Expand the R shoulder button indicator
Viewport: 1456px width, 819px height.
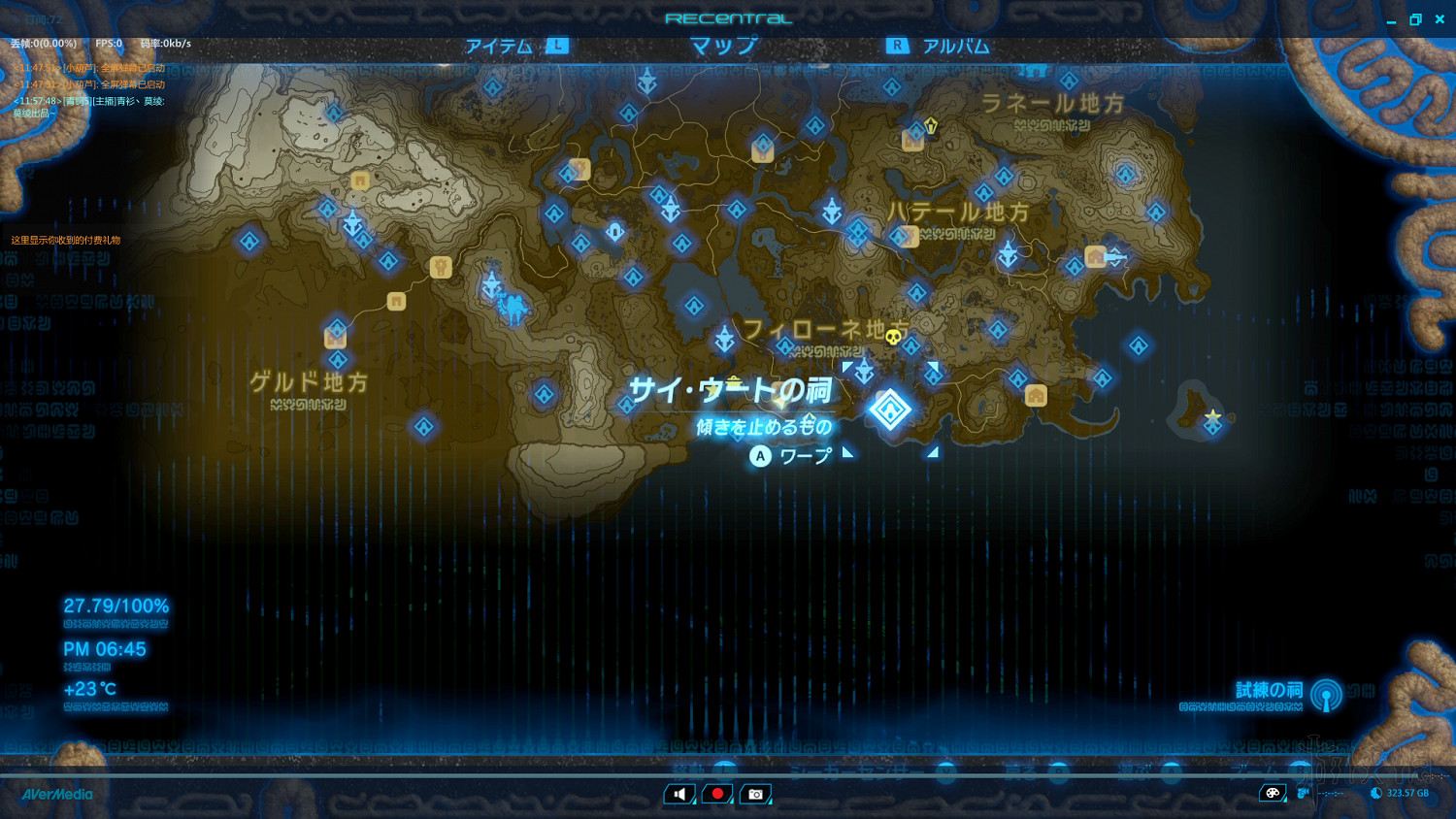coord(899,45)
